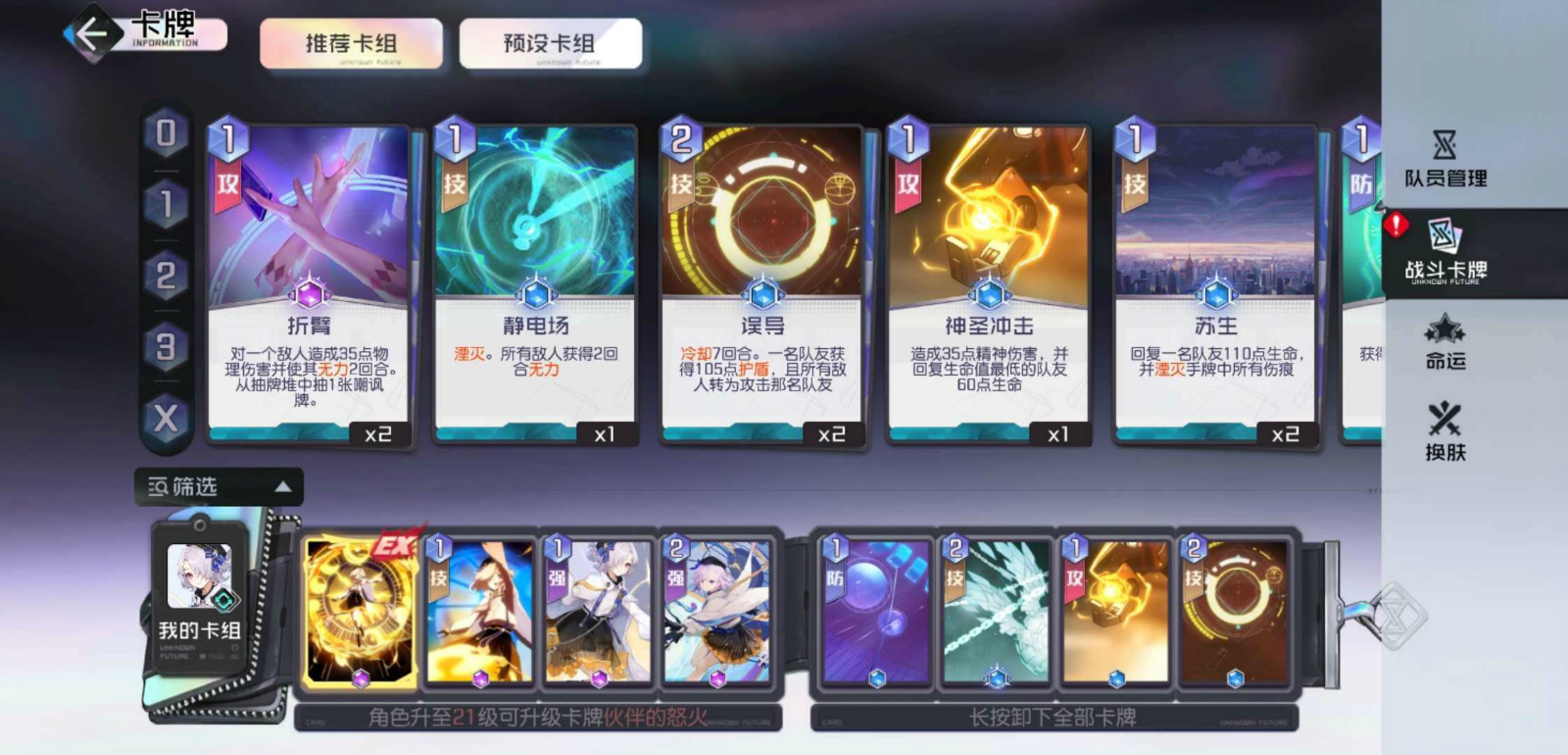Click the purple gem icon on 折臂 card
The image size is (1568, 755).
point(308,294)
